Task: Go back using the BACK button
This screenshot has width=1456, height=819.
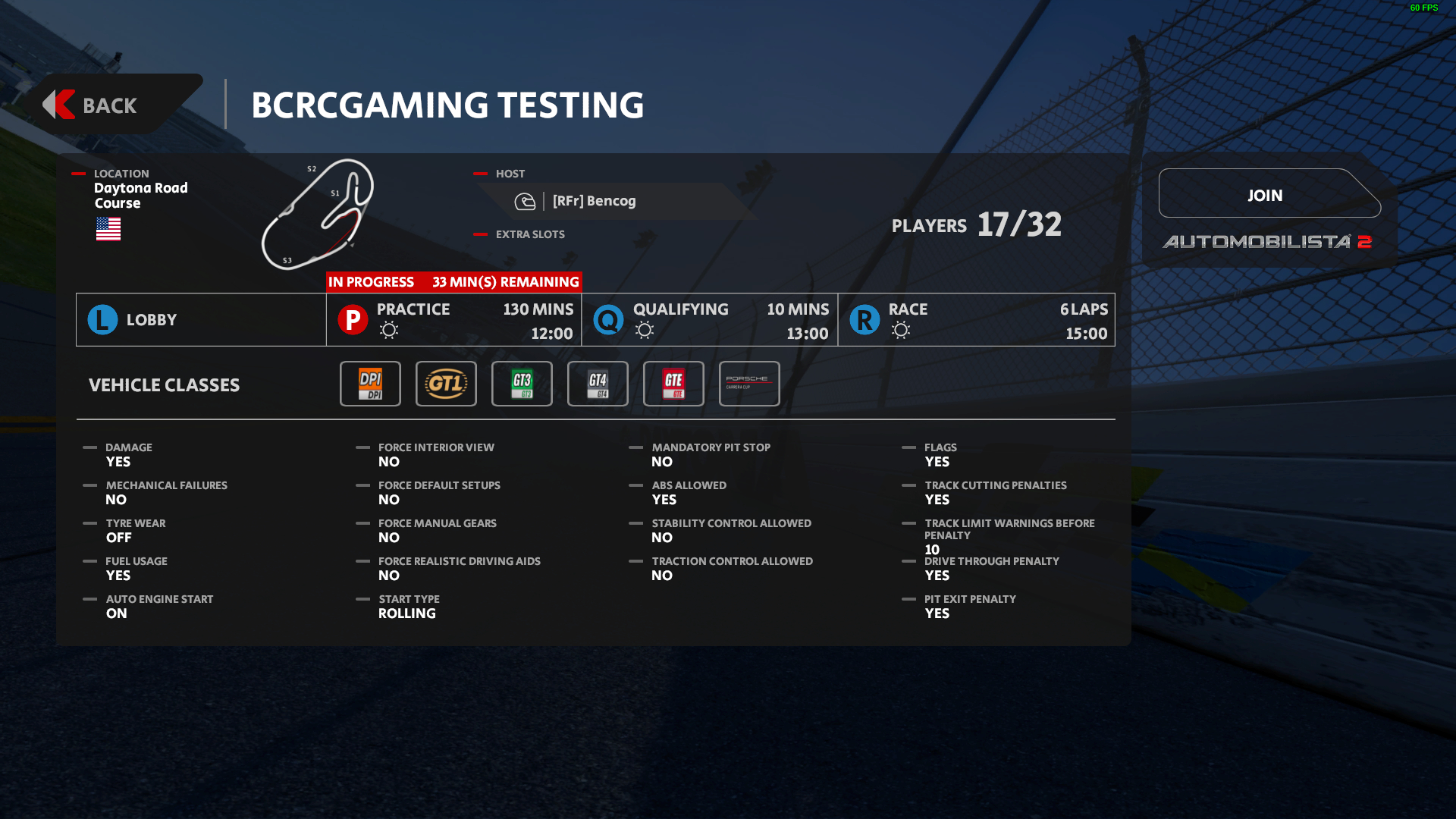Action: click(x=110, y=105)
